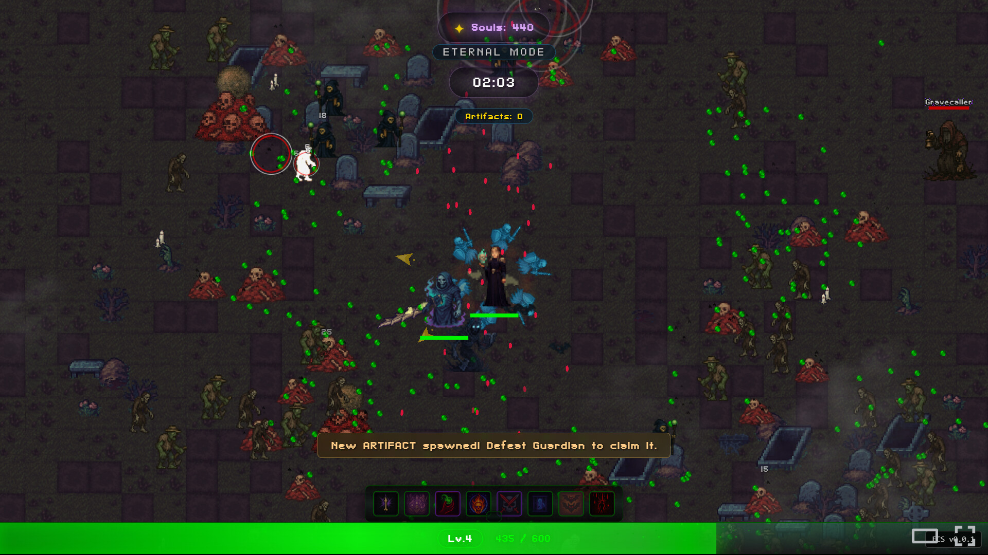Select the glowing bone dagger ability icon
The image size is (988, 555).
pyautogui.click(x=385, y=504)
